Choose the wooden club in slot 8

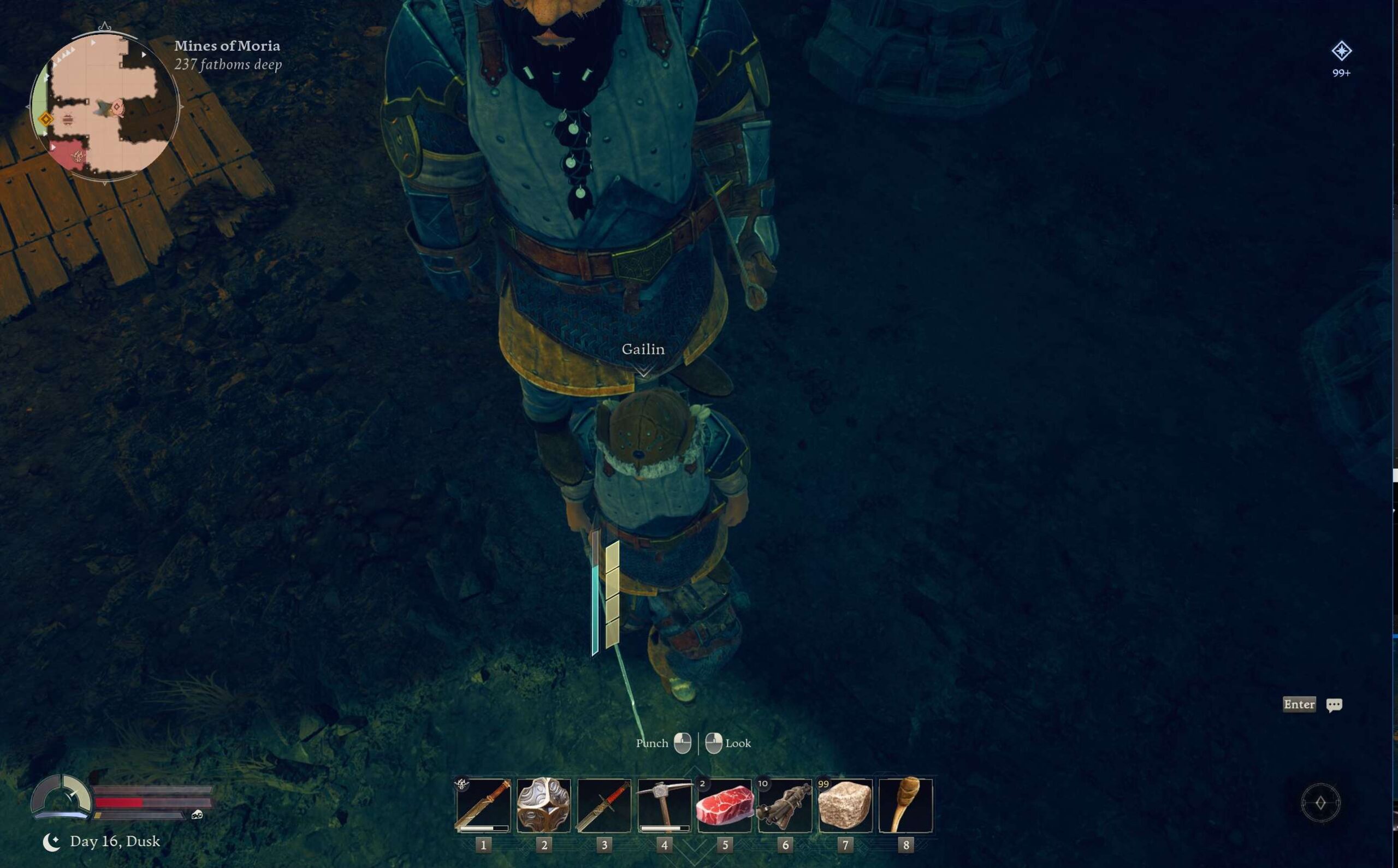[x=905, y=805]
